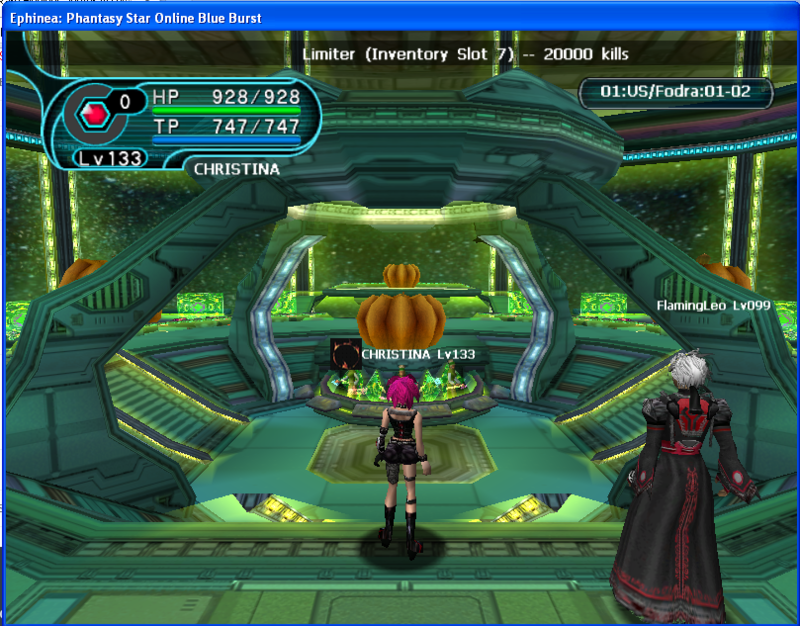This screenshot has width=800, height=626.
Task: Click the 01:US/Fodra:01-02 lobby indicator
Action: pyautogui.click(x=674, y=93)
